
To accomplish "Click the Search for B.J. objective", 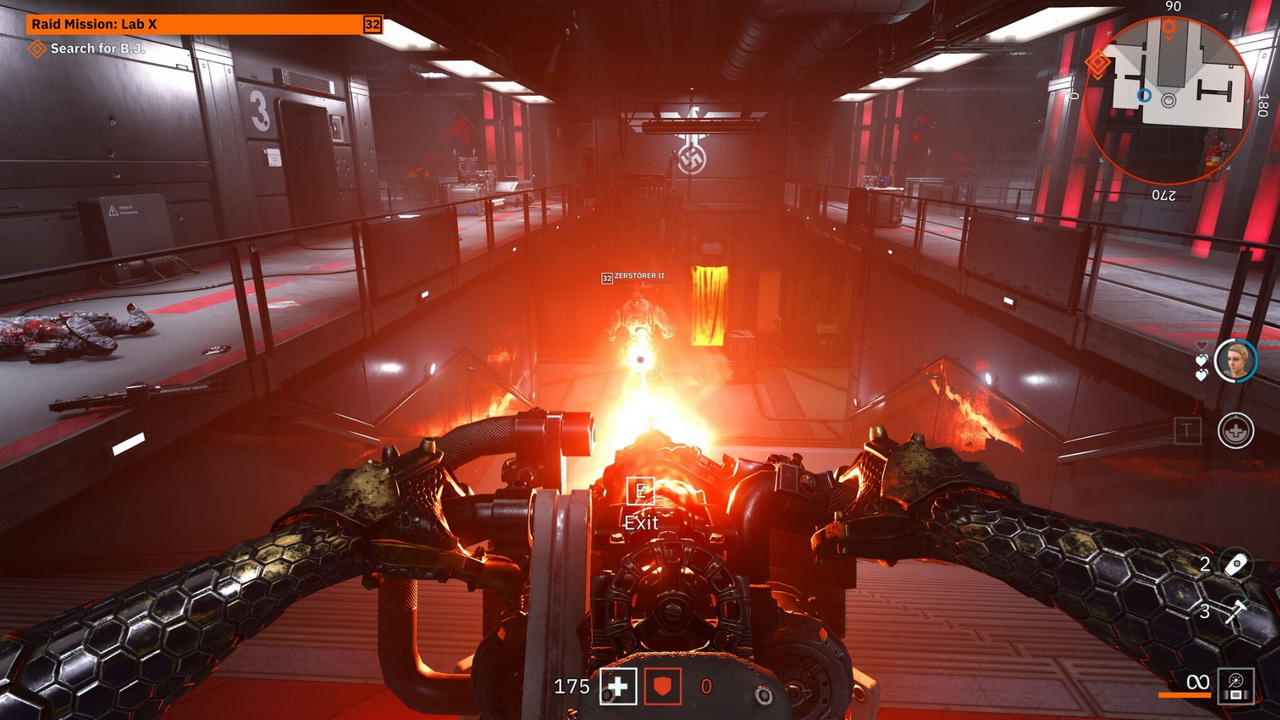I will (x=97, y=48).
